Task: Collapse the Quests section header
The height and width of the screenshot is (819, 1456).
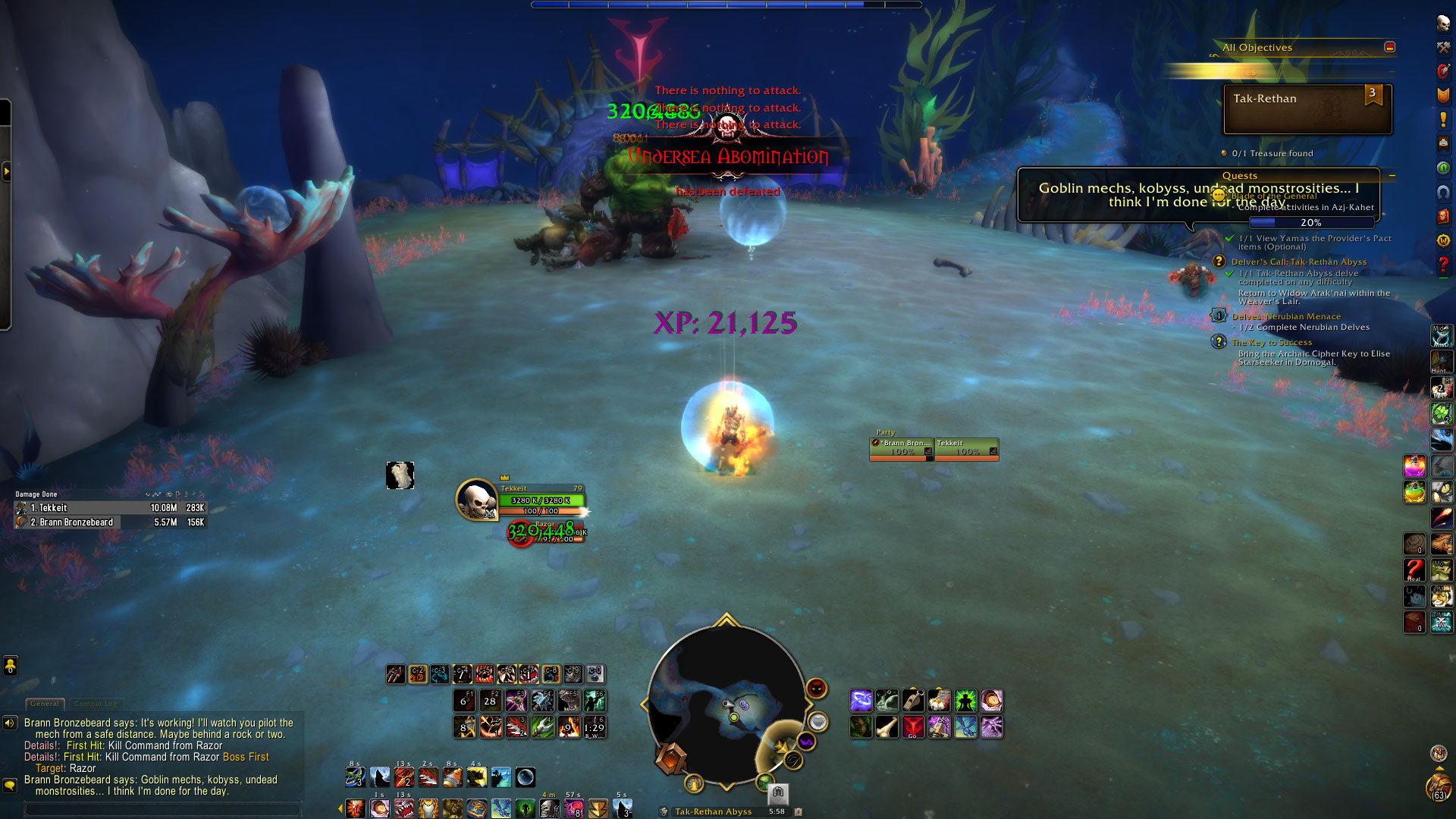Action: point(1392,175)
